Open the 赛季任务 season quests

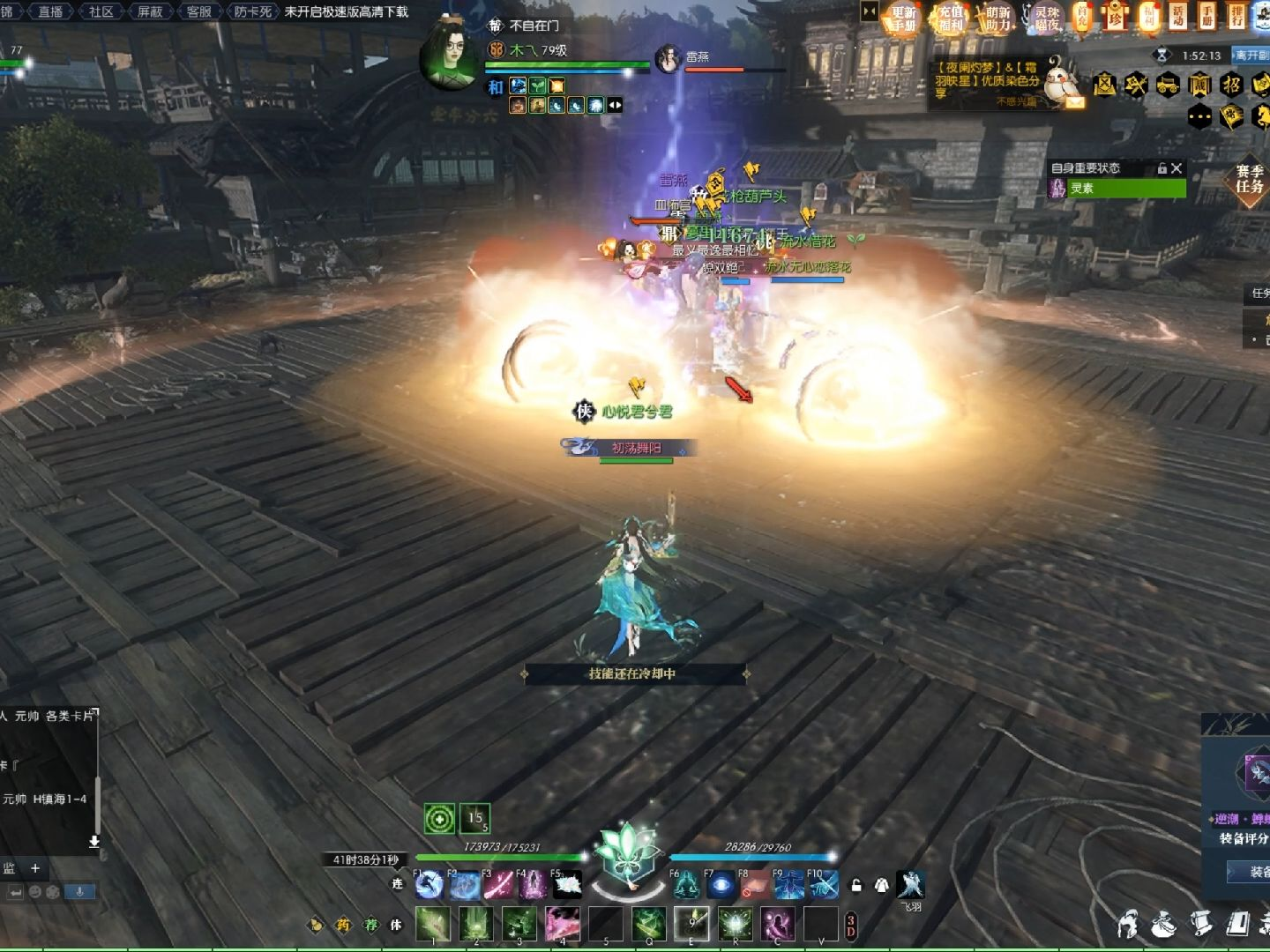pos(1249,179)
